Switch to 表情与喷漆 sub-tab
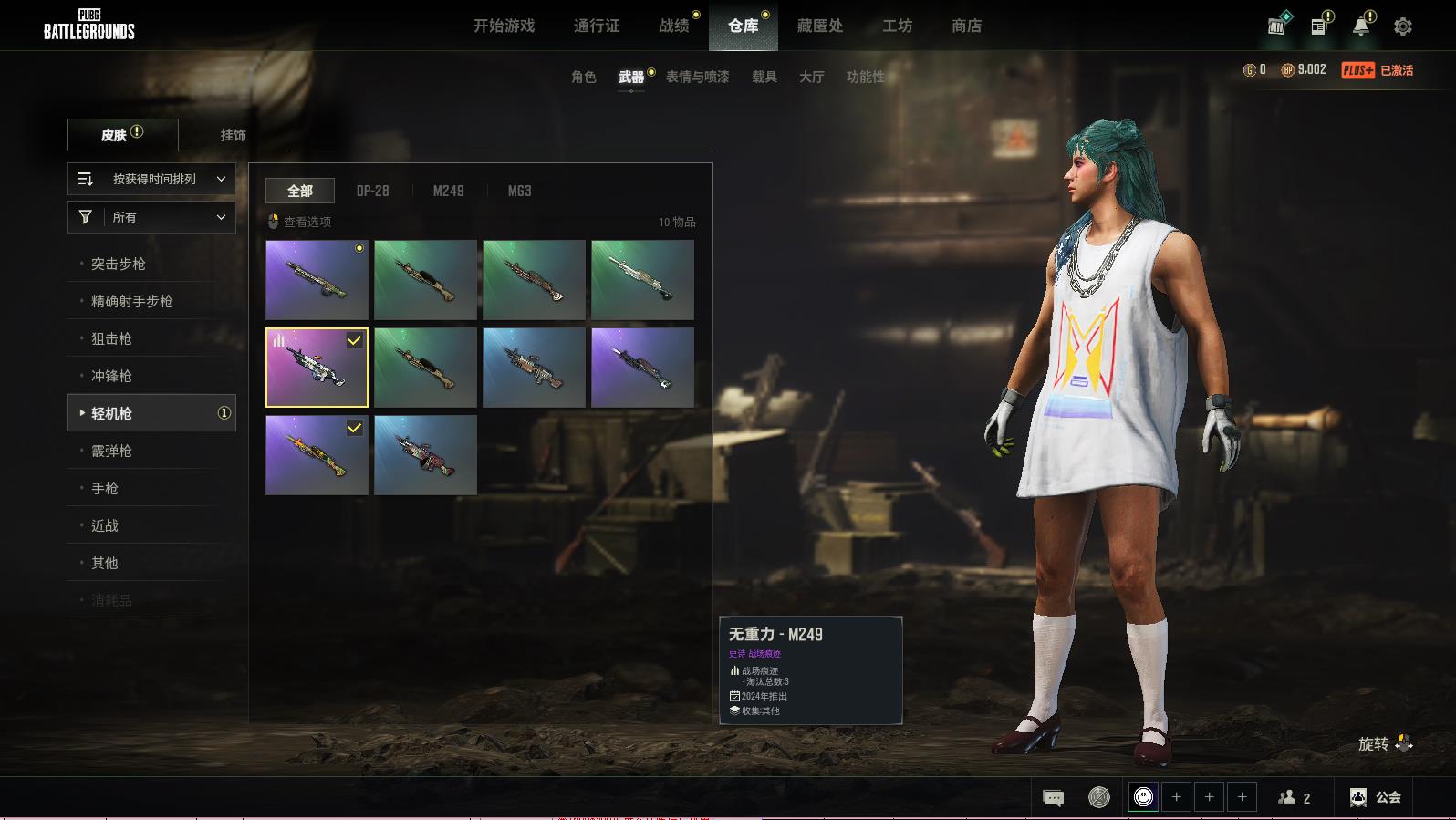 (x=697, y=77)
